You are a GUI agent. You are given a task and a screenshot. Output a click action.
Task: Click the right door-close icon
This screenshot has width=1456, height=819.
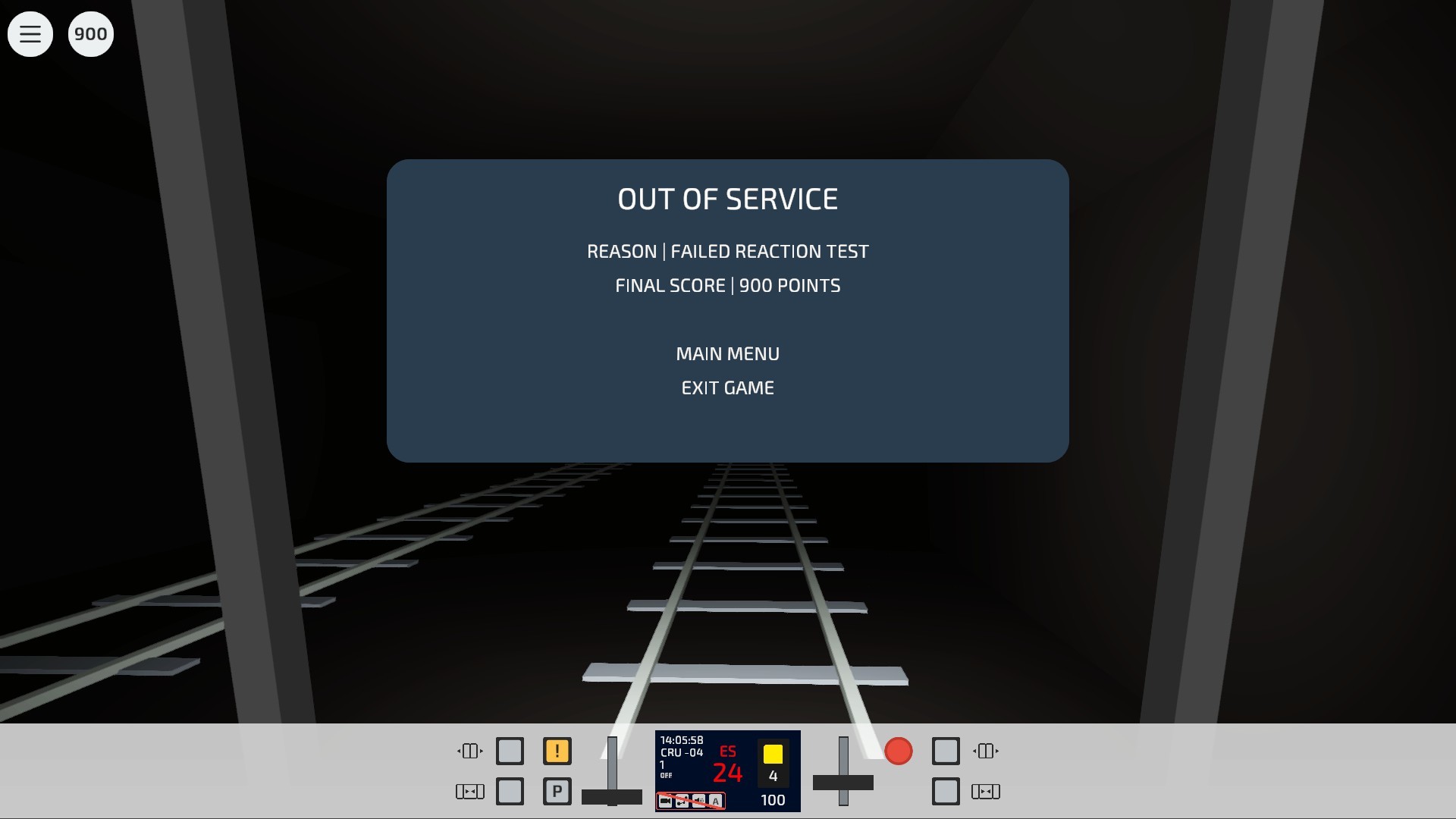click(x=986, y=791)
